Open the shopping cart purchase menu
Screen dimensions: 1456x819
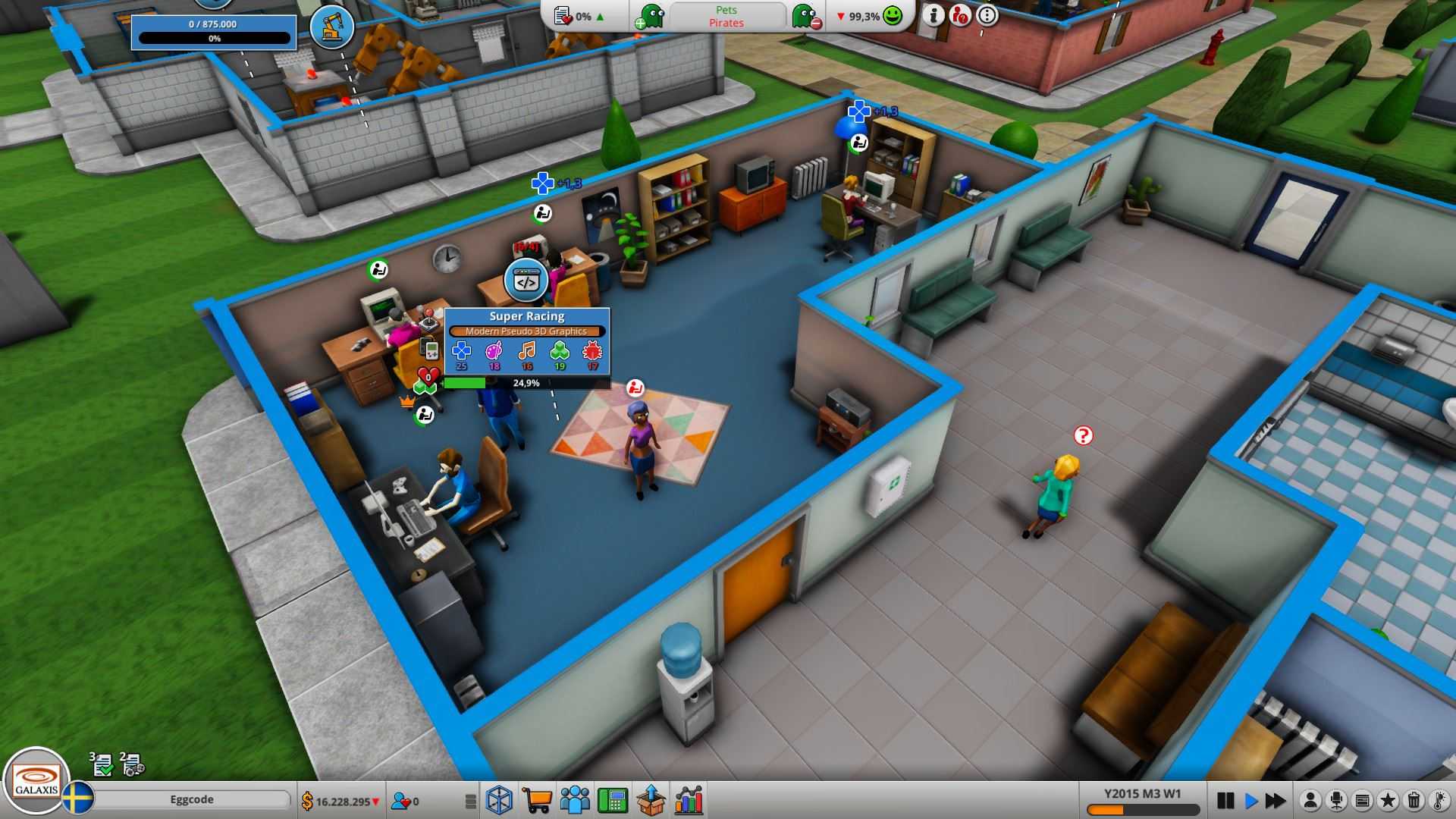[538, 800]
